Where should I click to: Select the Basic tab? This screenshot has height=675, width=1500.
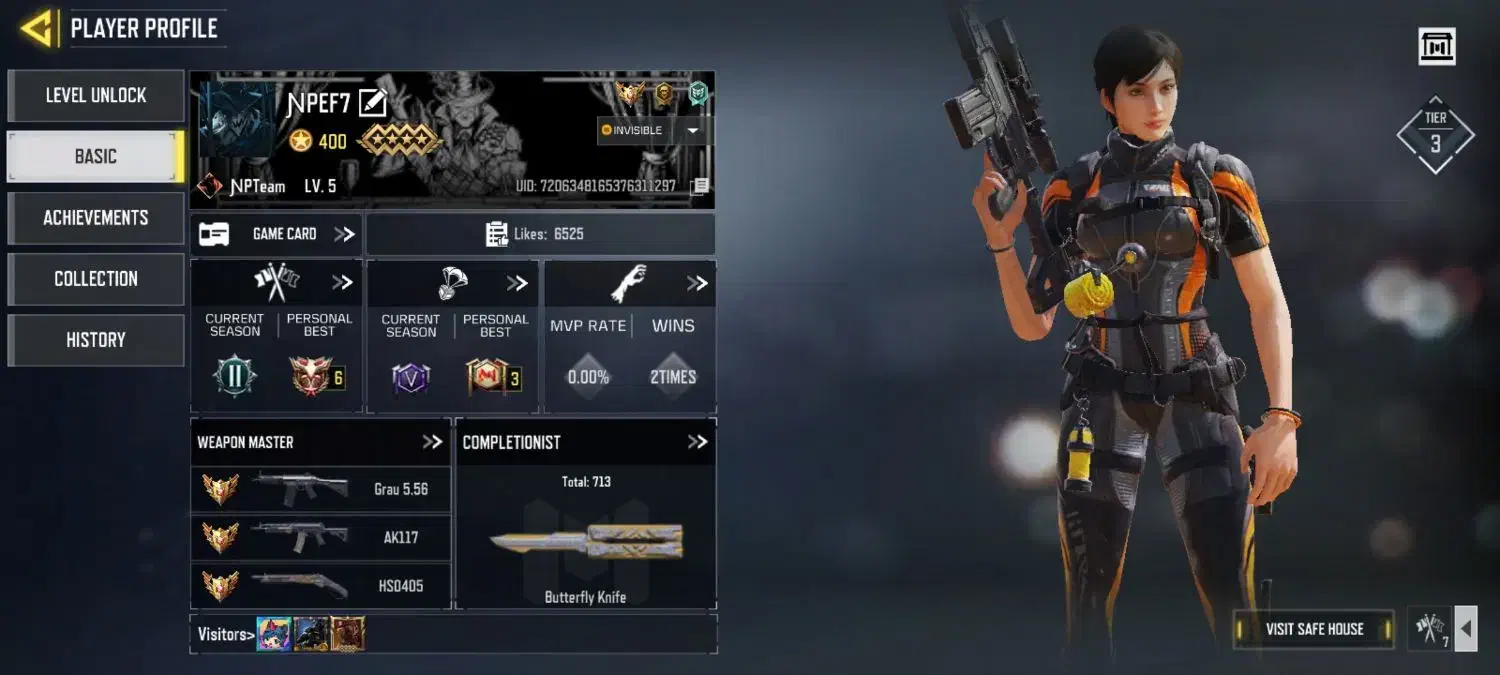pyautogui.click(x=96, y=157)
